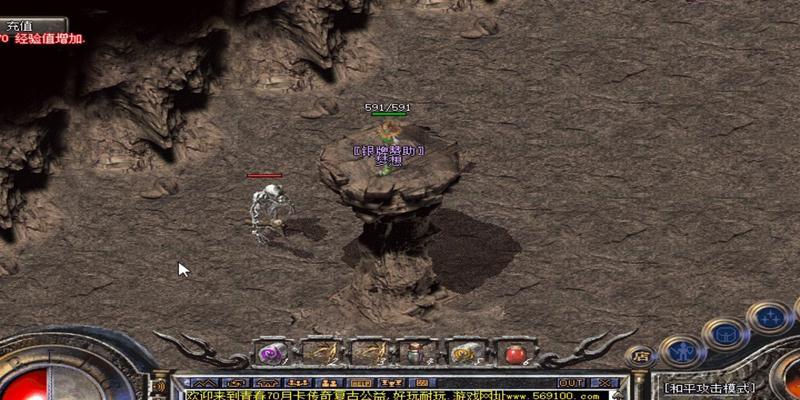This screenshot has width=800, height=400.
Task: Click the X button beside OUT
Action: point(606,382)
